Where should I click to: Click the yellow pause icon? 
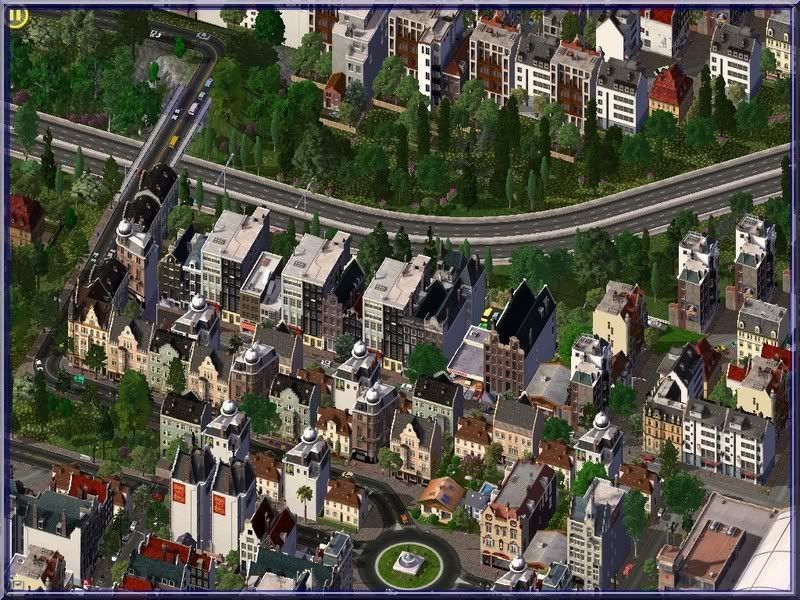17,17
